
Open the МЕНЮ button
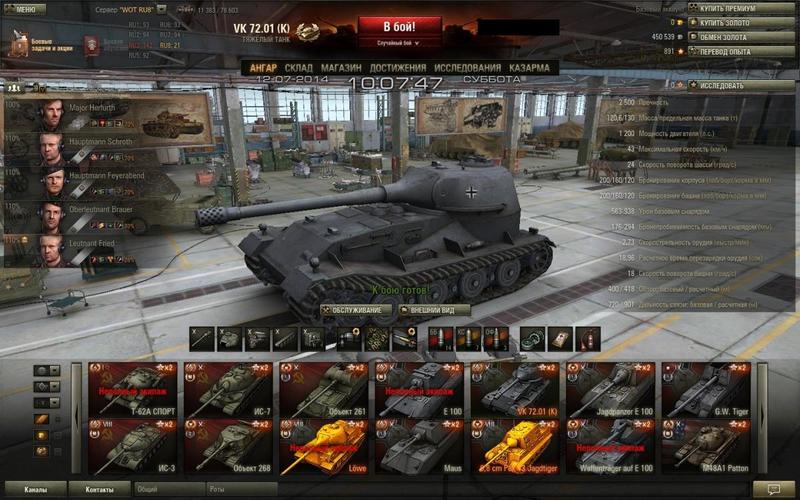24,9
